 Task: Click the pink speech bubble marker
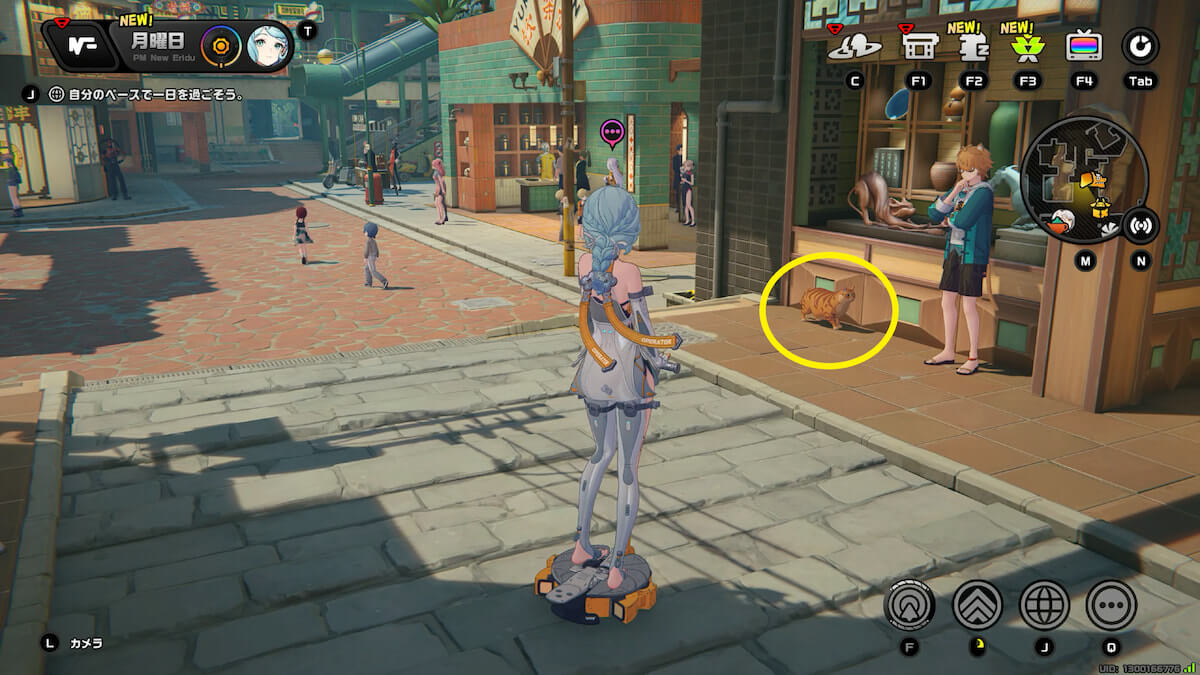click(612, 131)
